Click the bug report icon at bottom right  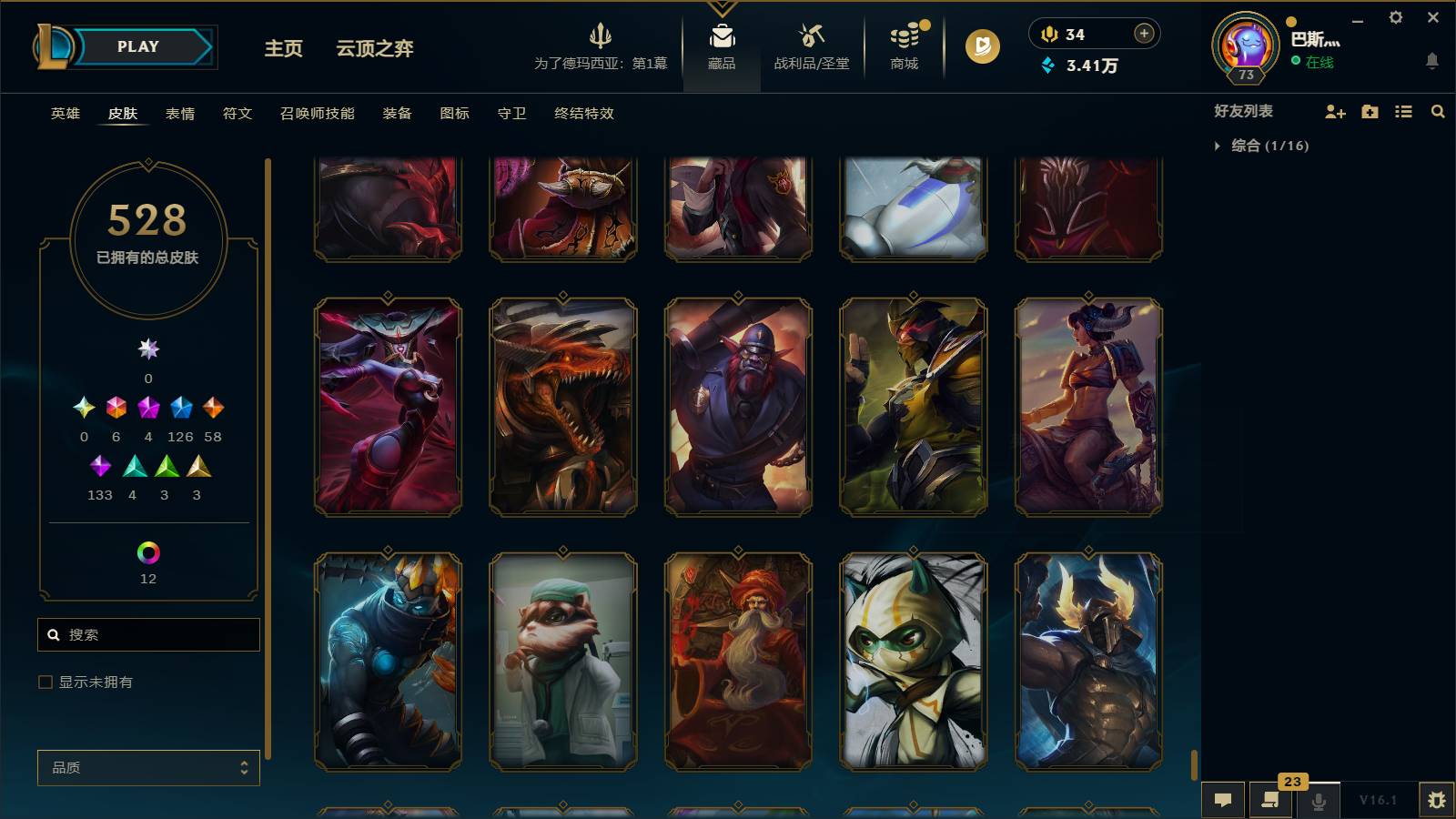pyautogui.click(x=1438, y=799)
